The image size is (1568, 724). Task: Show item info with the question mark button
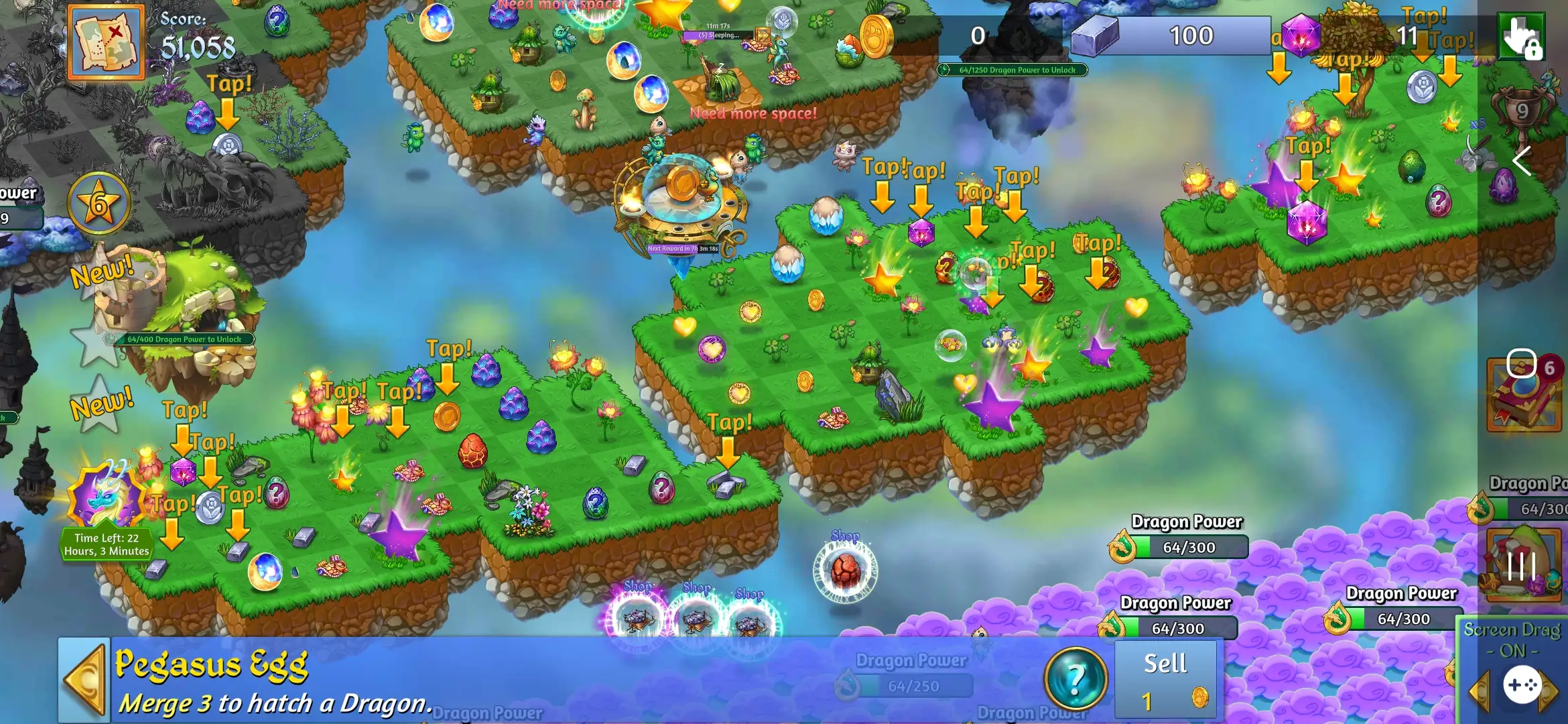1075,678
